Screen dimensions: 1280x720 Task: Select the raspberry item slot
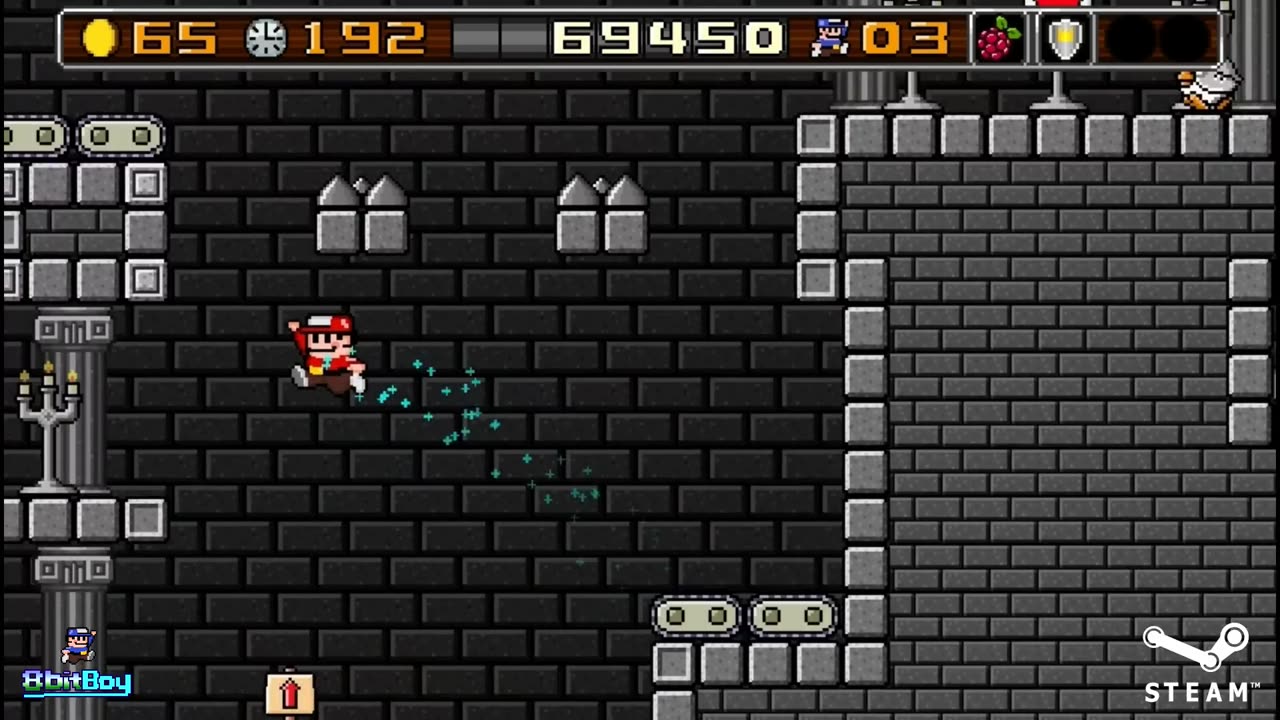[x=998, y=40]
